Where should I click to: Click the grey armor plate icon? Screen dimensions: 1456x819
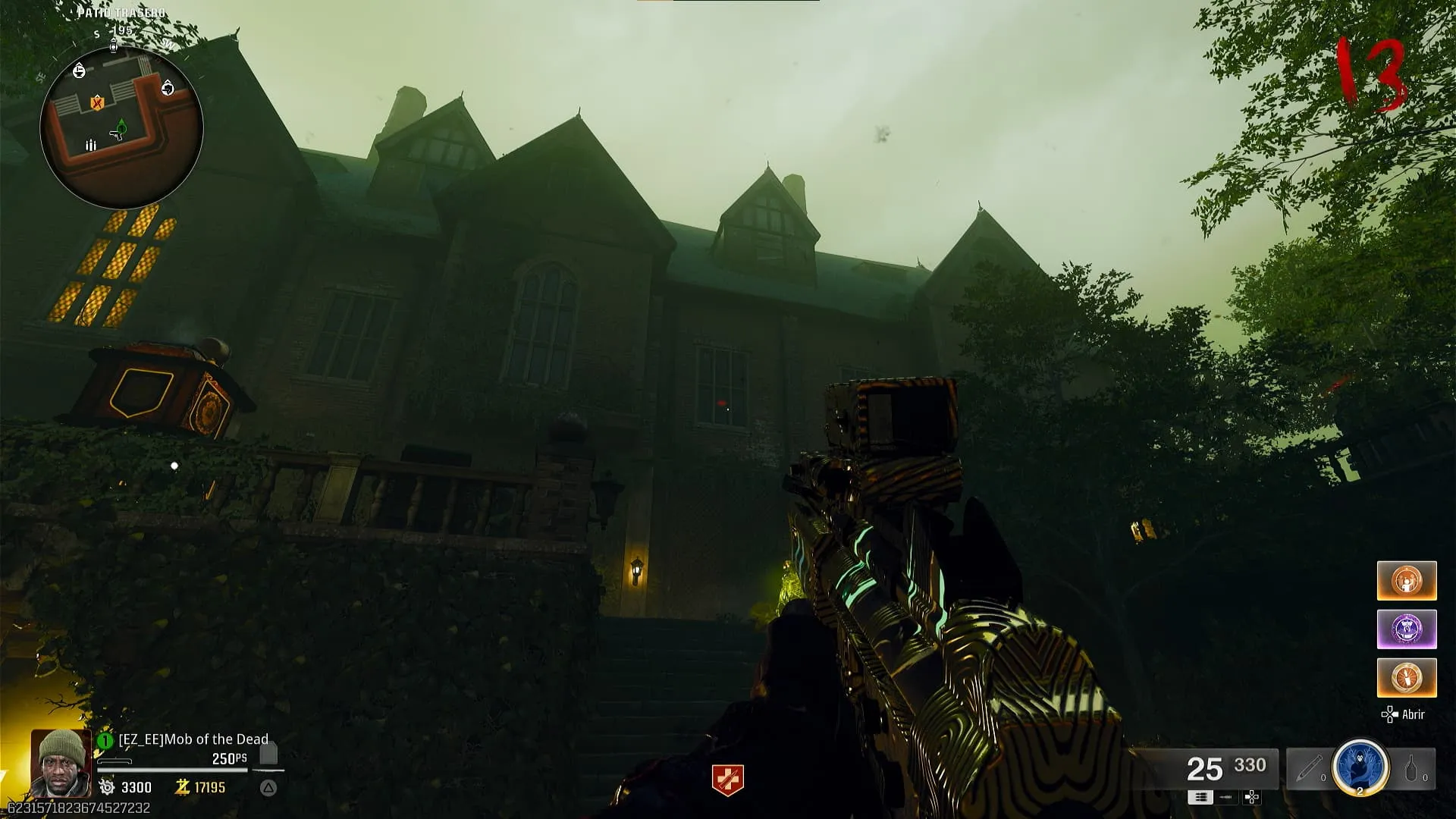268,754
